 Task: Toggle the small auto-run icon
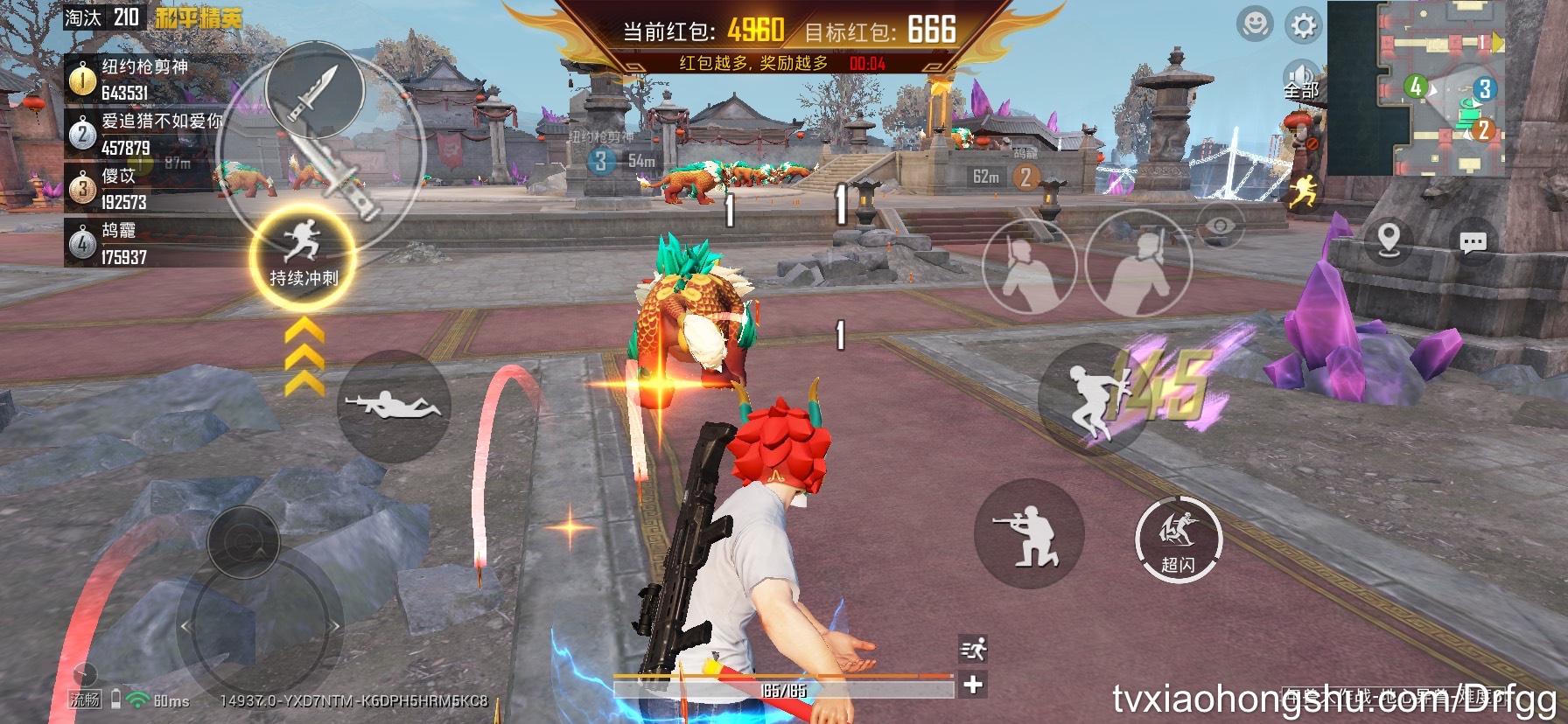coord(973,649)
